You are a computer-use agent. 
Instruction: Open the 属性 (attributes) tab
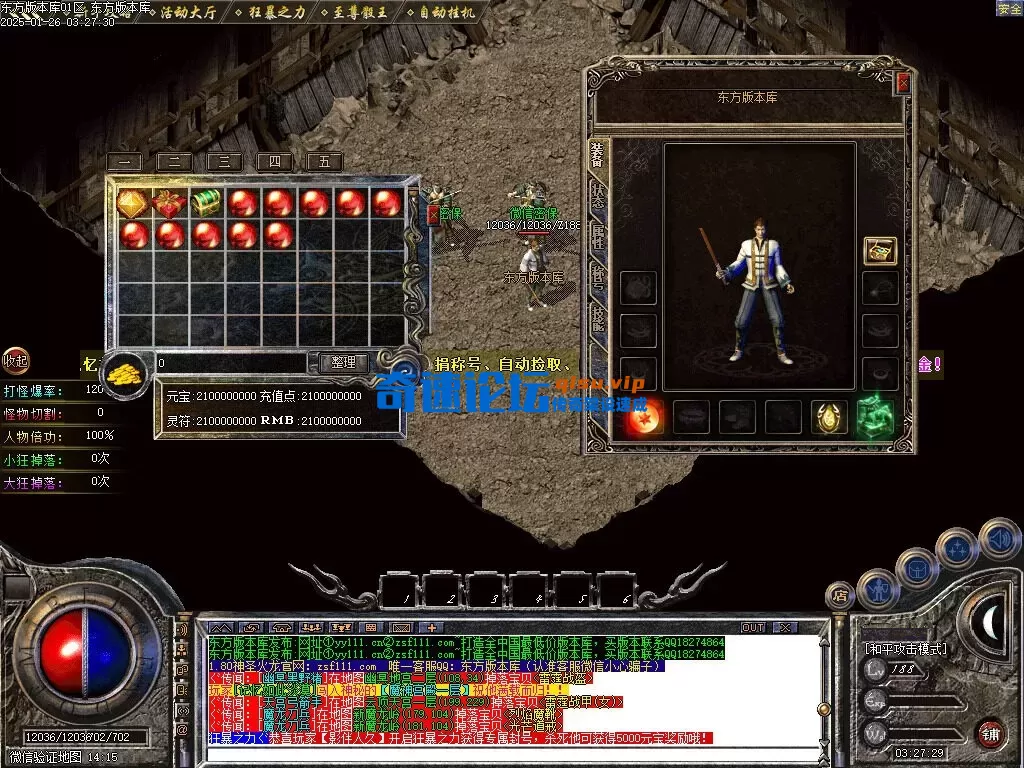[597, 235]
